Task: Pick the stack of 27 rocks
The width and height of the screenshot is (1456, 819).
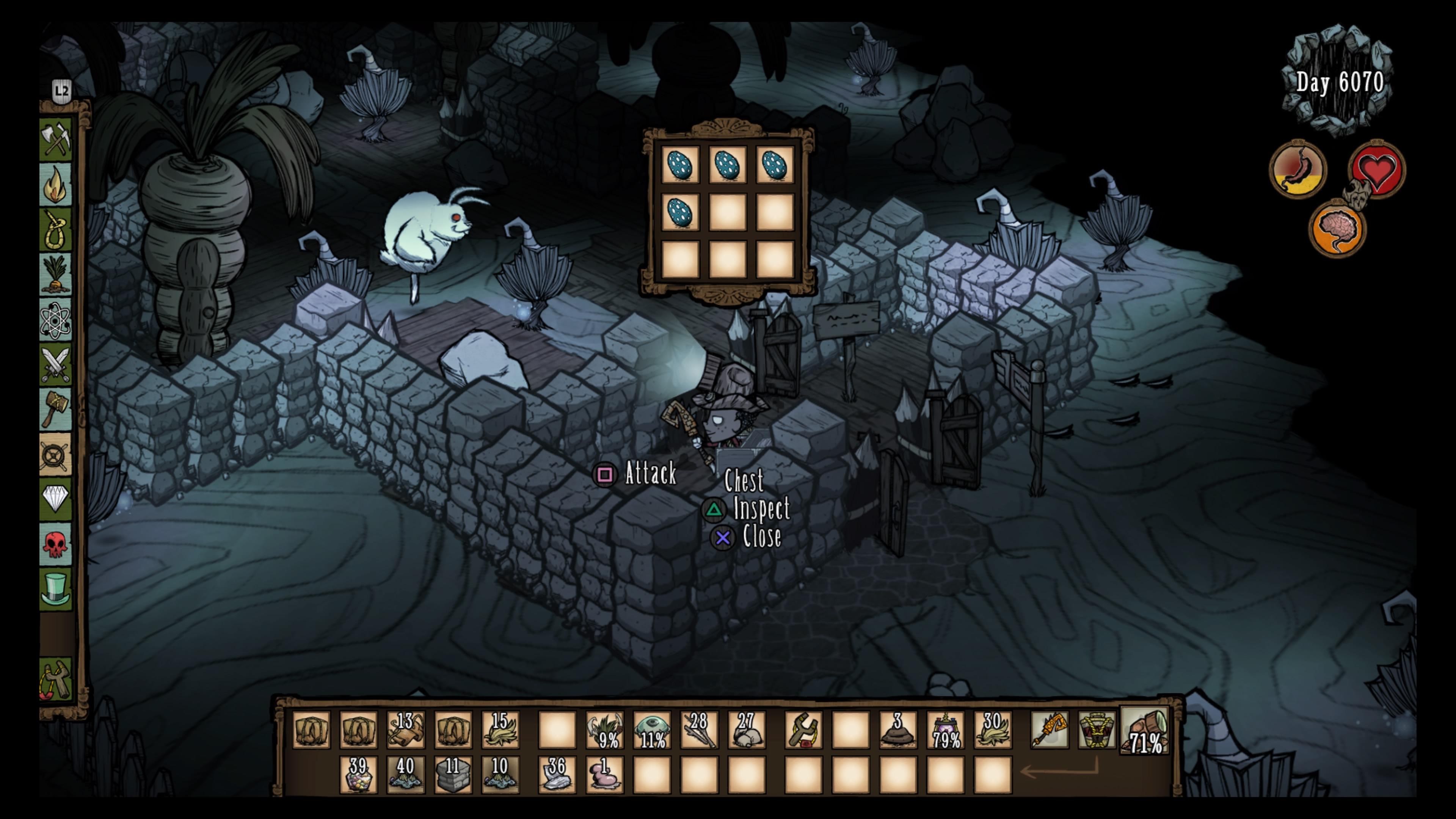Action: [746, 730]
